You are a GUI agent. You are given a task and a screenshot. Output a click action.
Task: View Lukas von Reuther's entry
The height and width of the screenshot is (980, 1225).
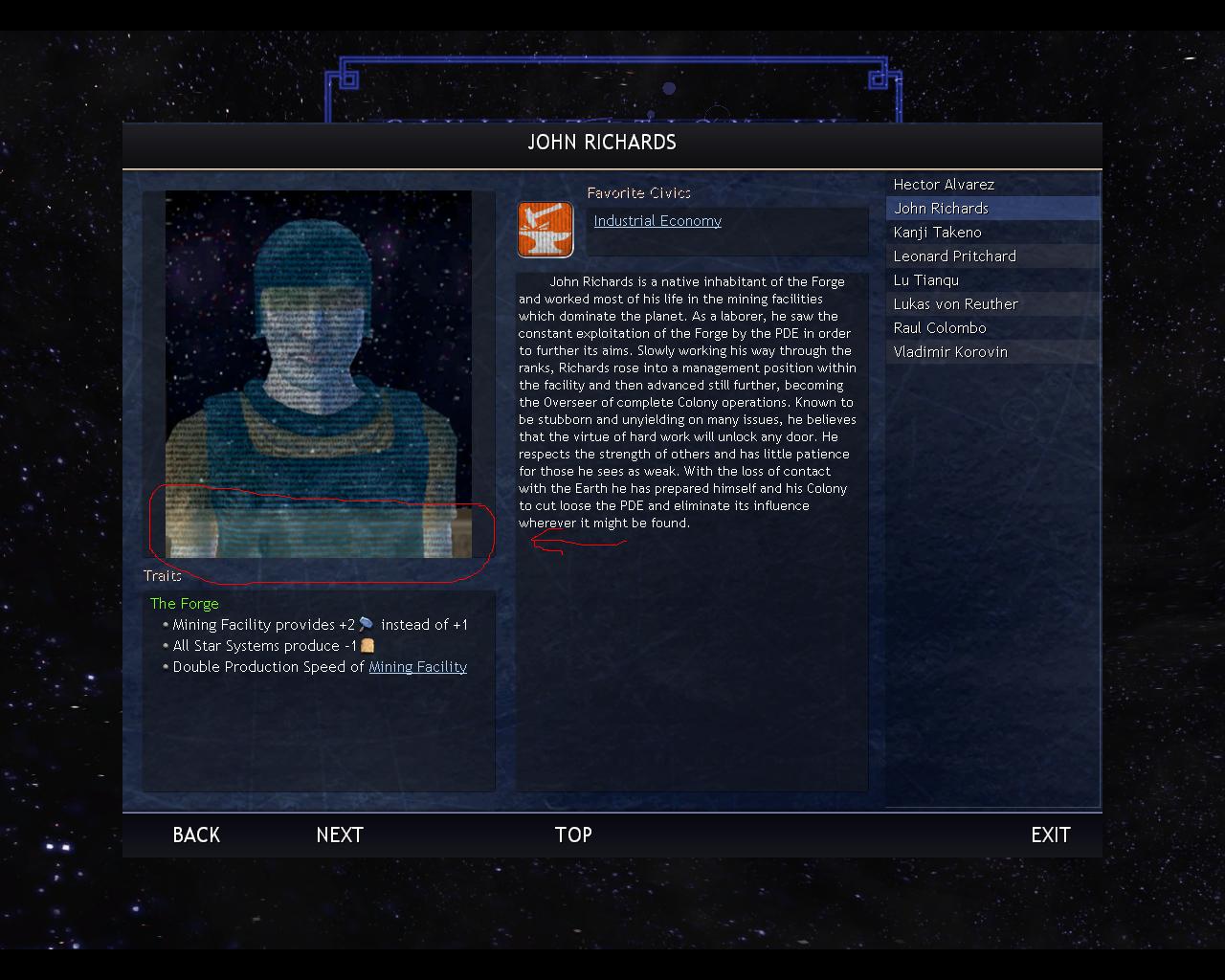pyautogui.click(x=955, y=304)
